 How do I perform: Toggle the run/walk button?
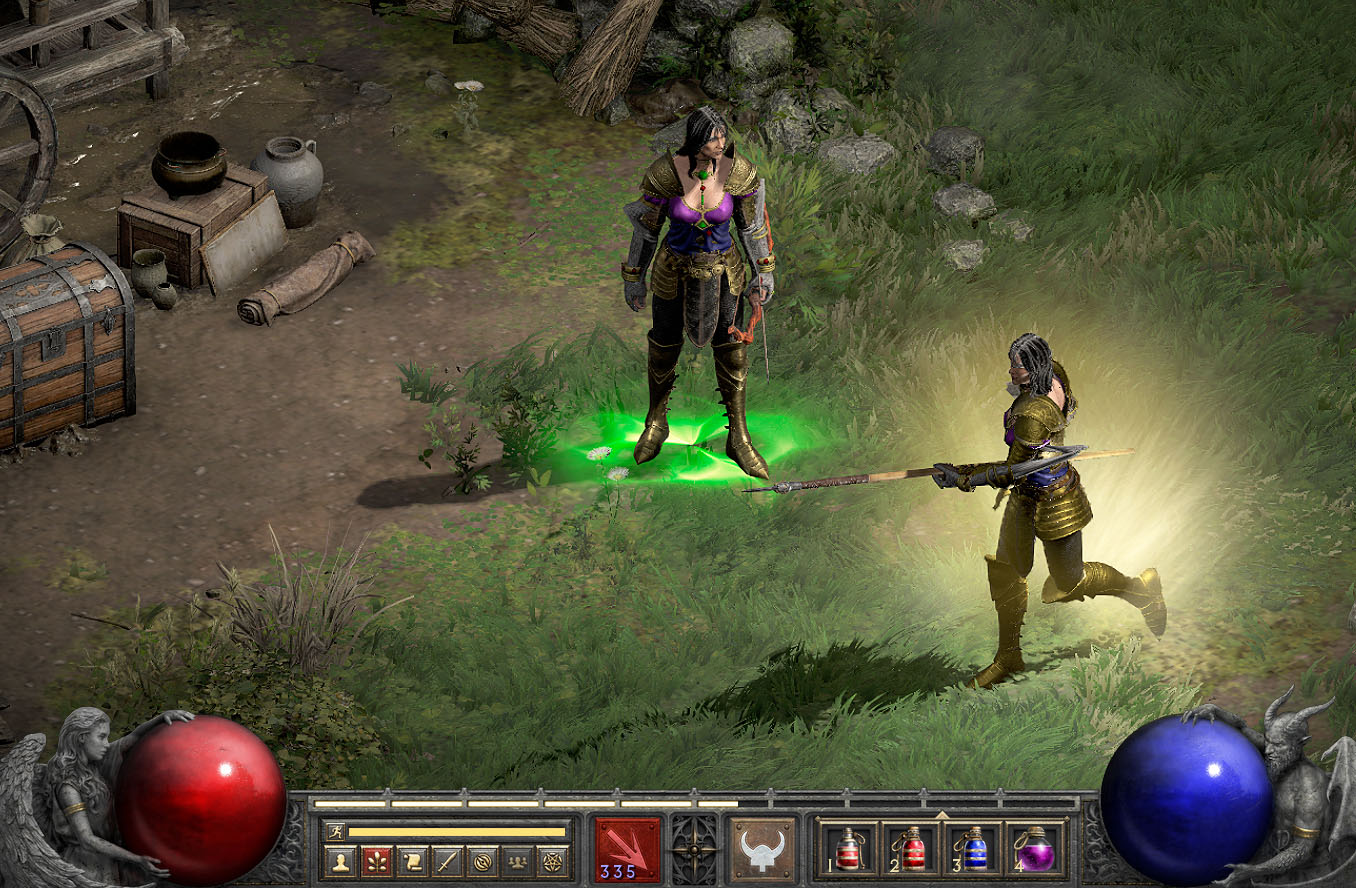tap(334, 832)
